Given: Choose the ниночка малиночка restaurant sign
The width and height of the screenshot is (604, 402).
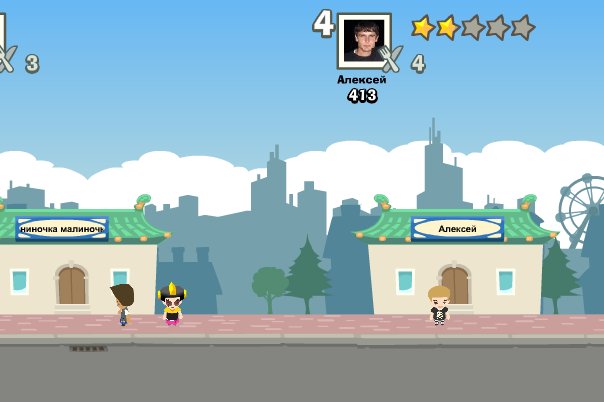Looking at the screenshot, I should [x=62, y=229].
